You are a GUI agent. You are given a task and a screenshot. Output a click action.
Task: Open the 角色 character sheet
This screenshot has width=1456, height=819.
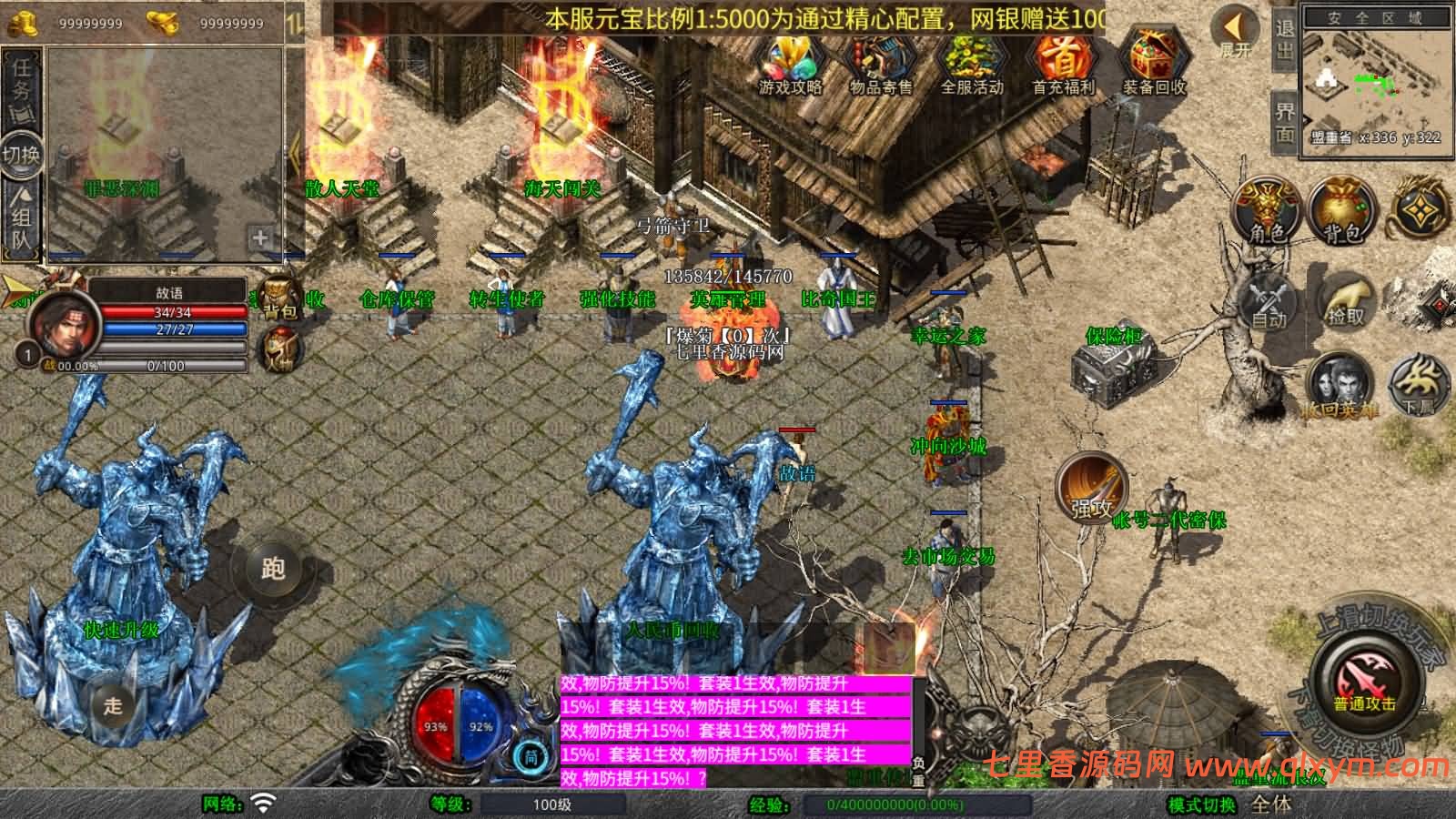point(1267,213)
